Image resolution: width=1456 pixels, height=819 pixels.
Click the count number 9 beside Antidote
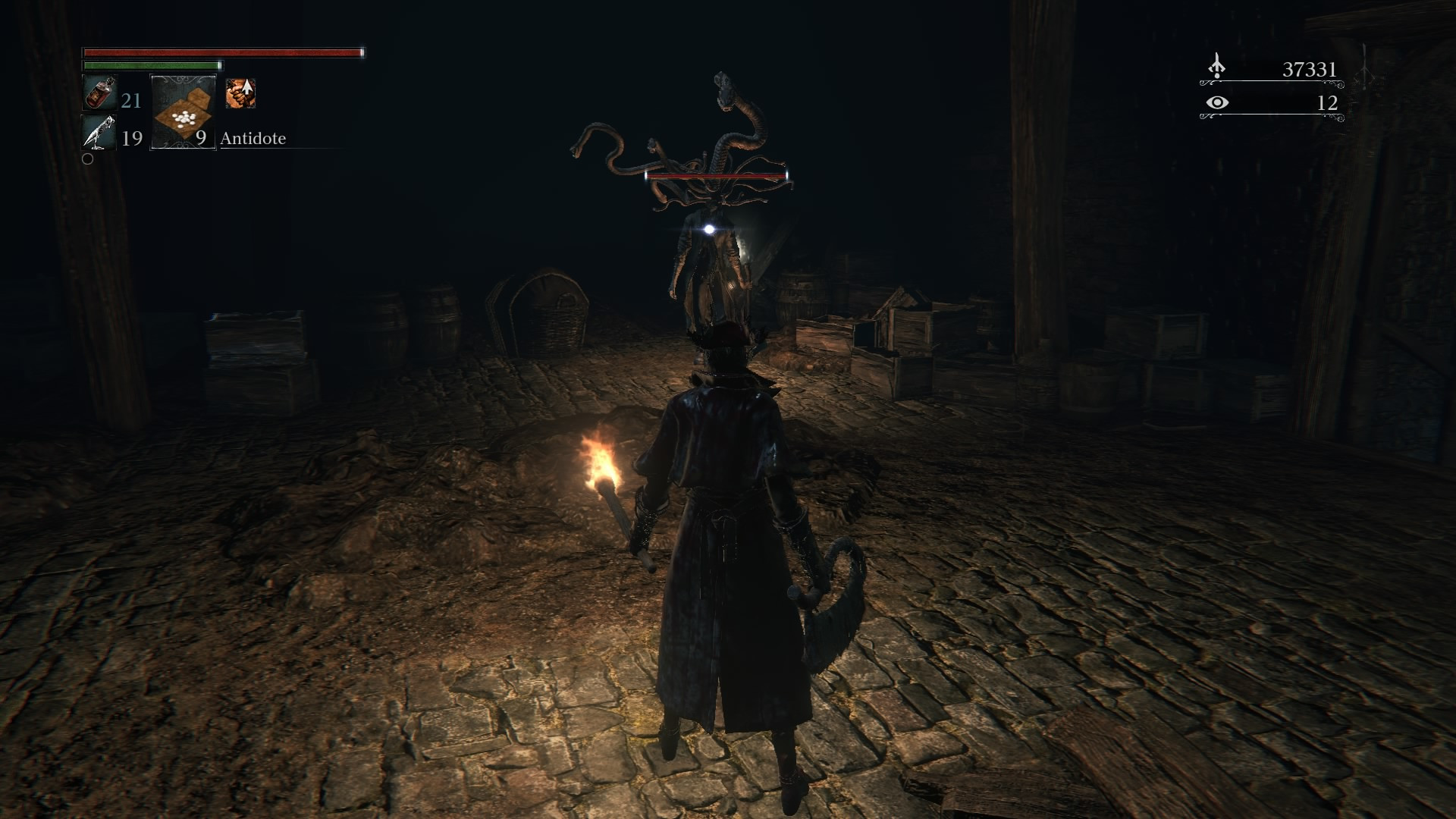[x=201, y=139]
